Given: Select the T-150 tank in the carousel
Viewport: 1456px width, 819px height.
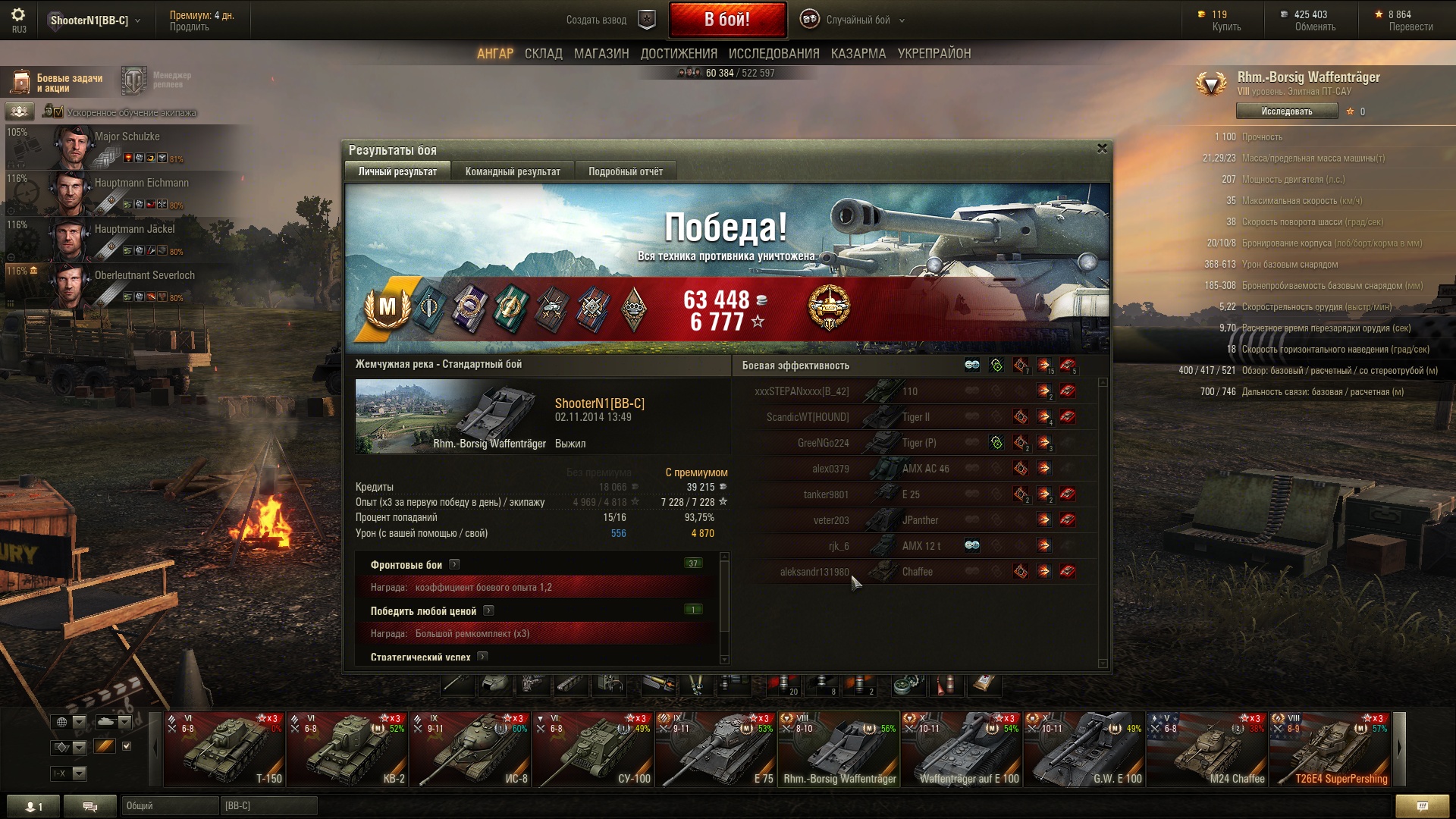Looking at the screenshot, I should (224, 748).
